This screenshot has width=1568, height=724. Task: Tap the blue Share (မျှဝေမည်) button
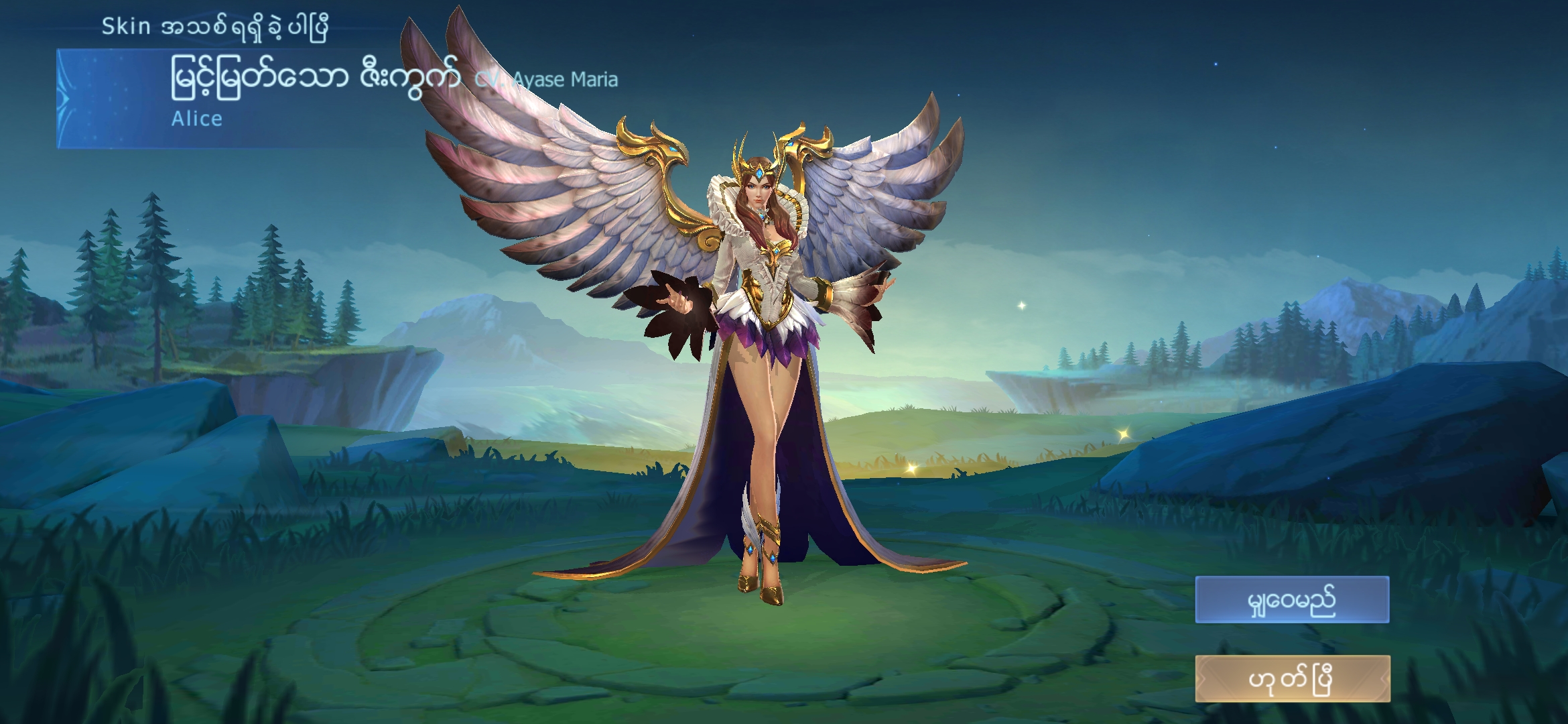1292,600
